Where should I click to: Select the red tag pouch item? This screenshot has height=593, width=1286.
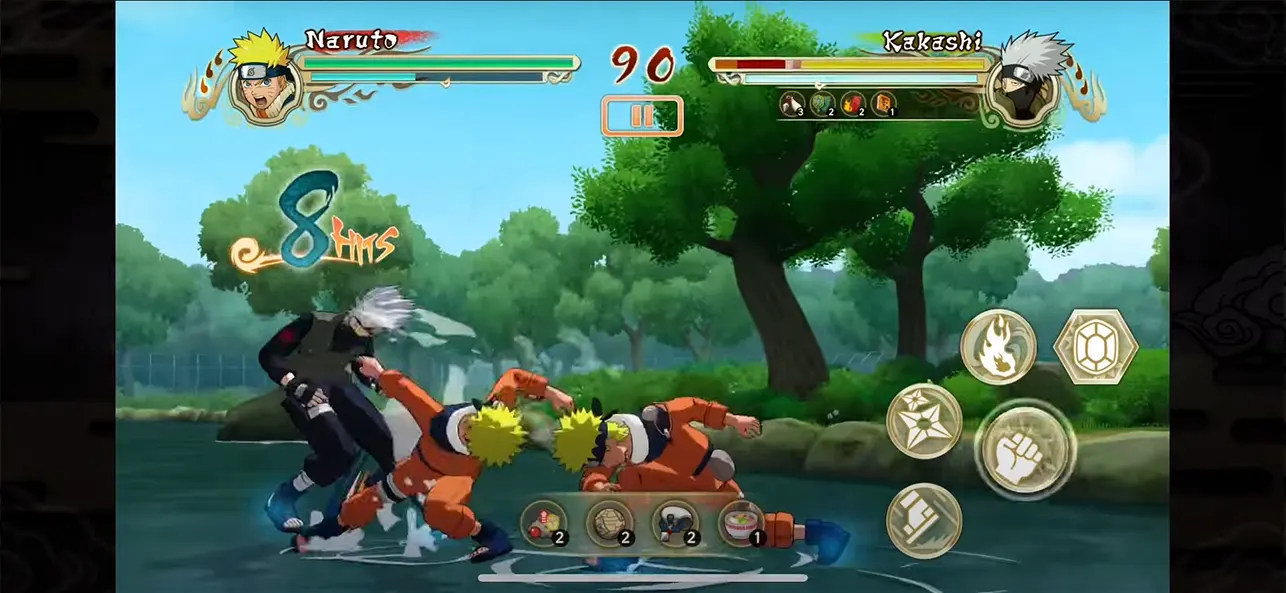(543, 524)
